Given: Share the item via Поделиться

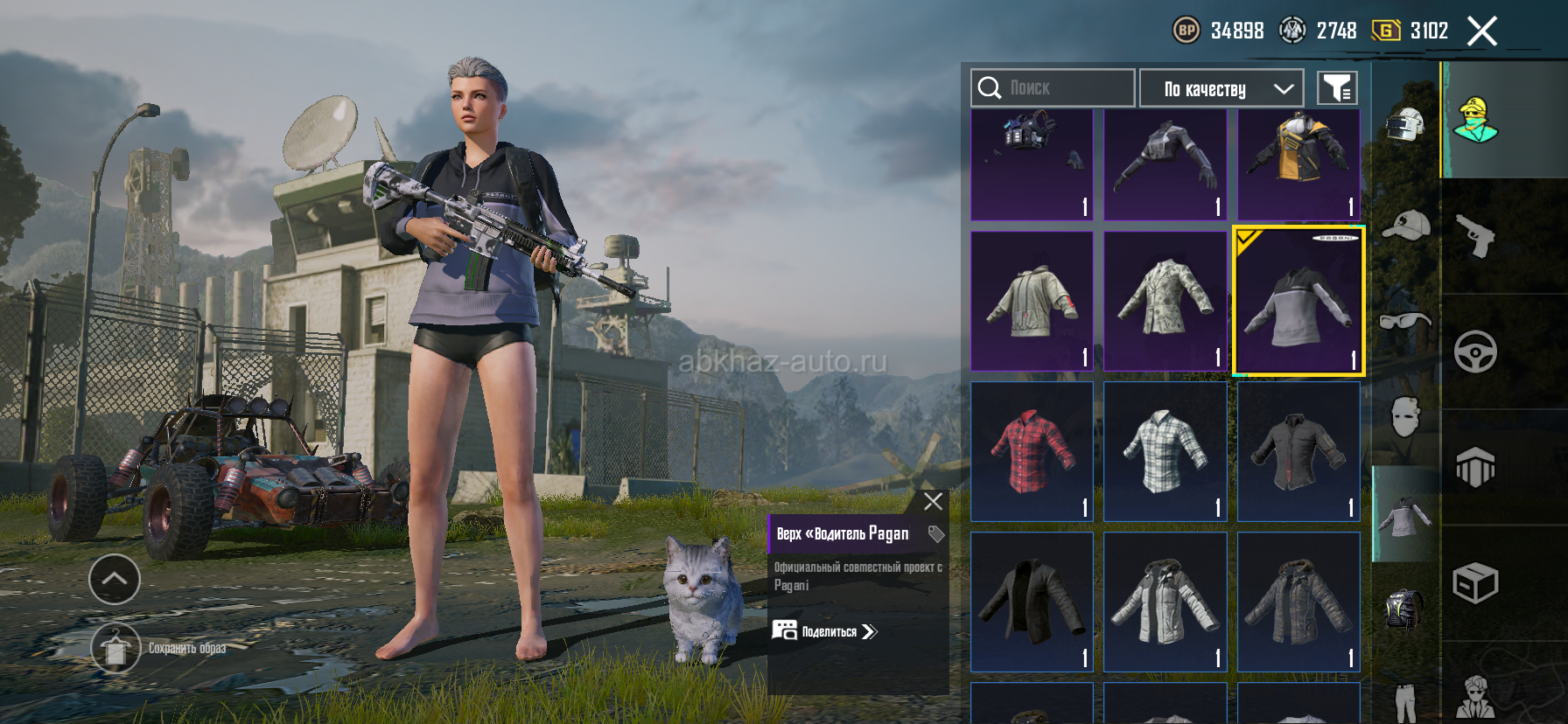Looking at the screenshot, I should point(825,631).
